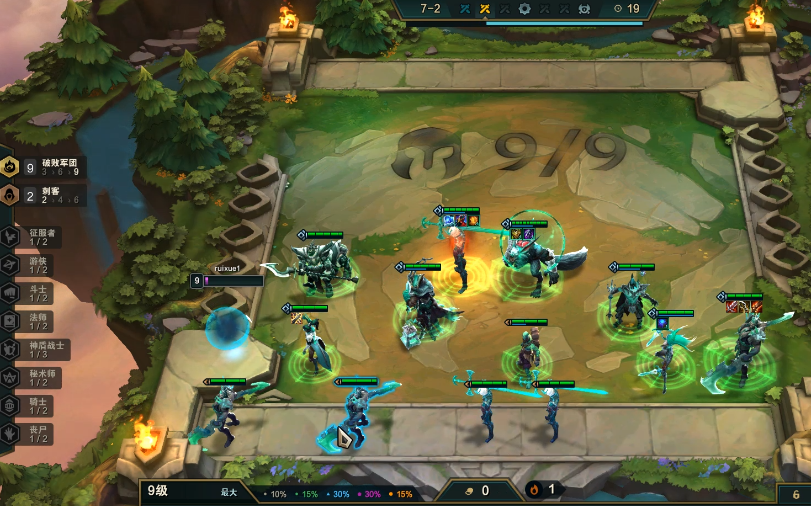Click the flame win-streak icon
The image size is (811, 506).
pyautogui.click(x=535, y=490)
